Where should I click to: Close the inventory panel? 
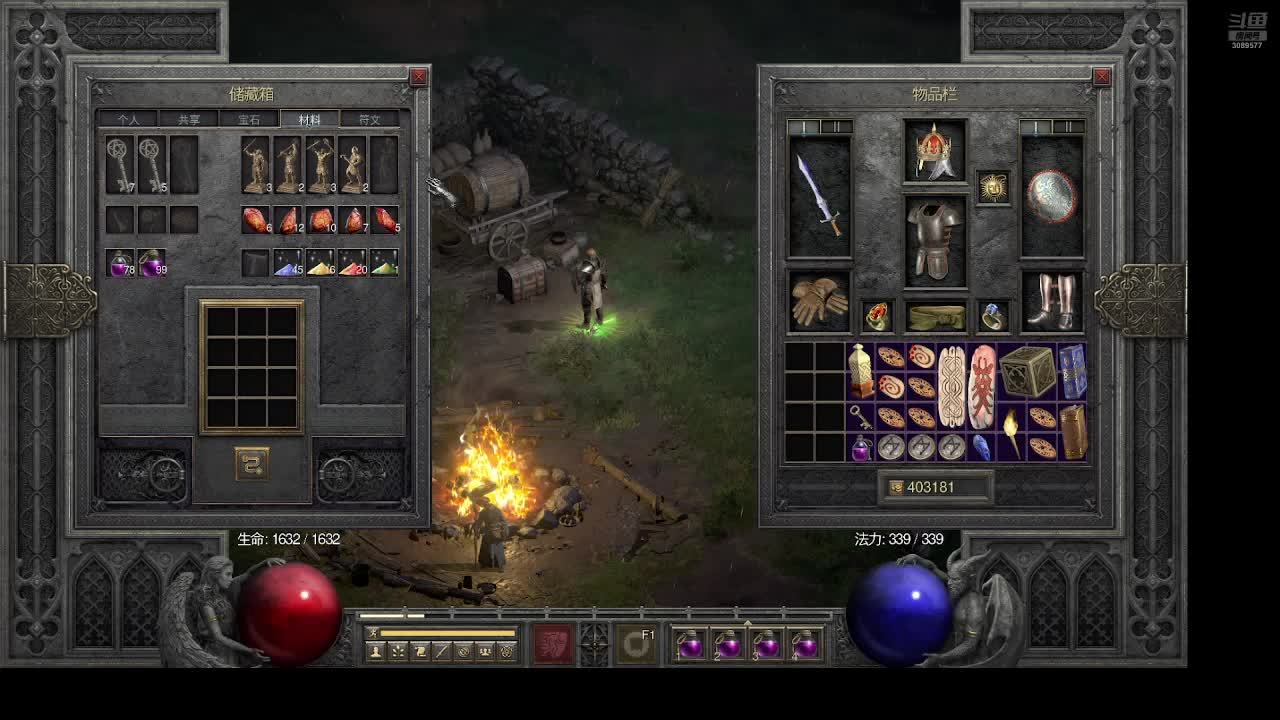point(1101,77)
